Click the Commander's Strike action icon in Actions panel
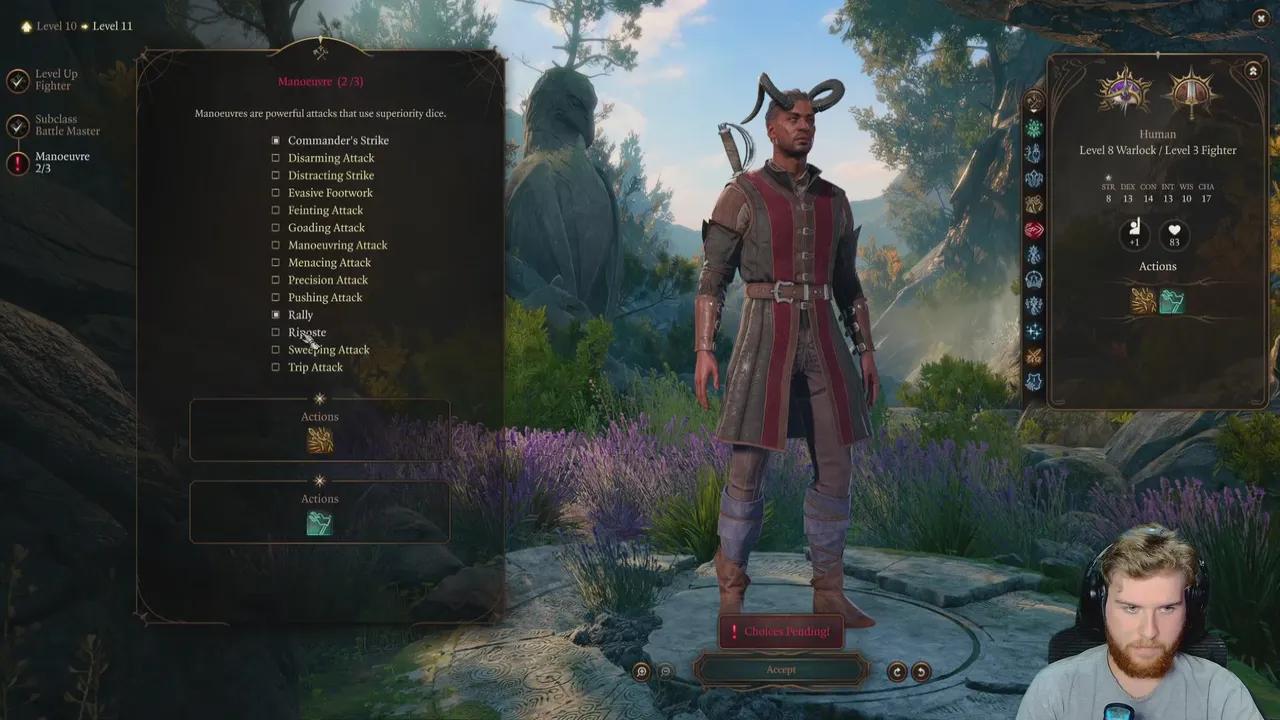This screenshot has width=1280, height=720. click(319, 438)
